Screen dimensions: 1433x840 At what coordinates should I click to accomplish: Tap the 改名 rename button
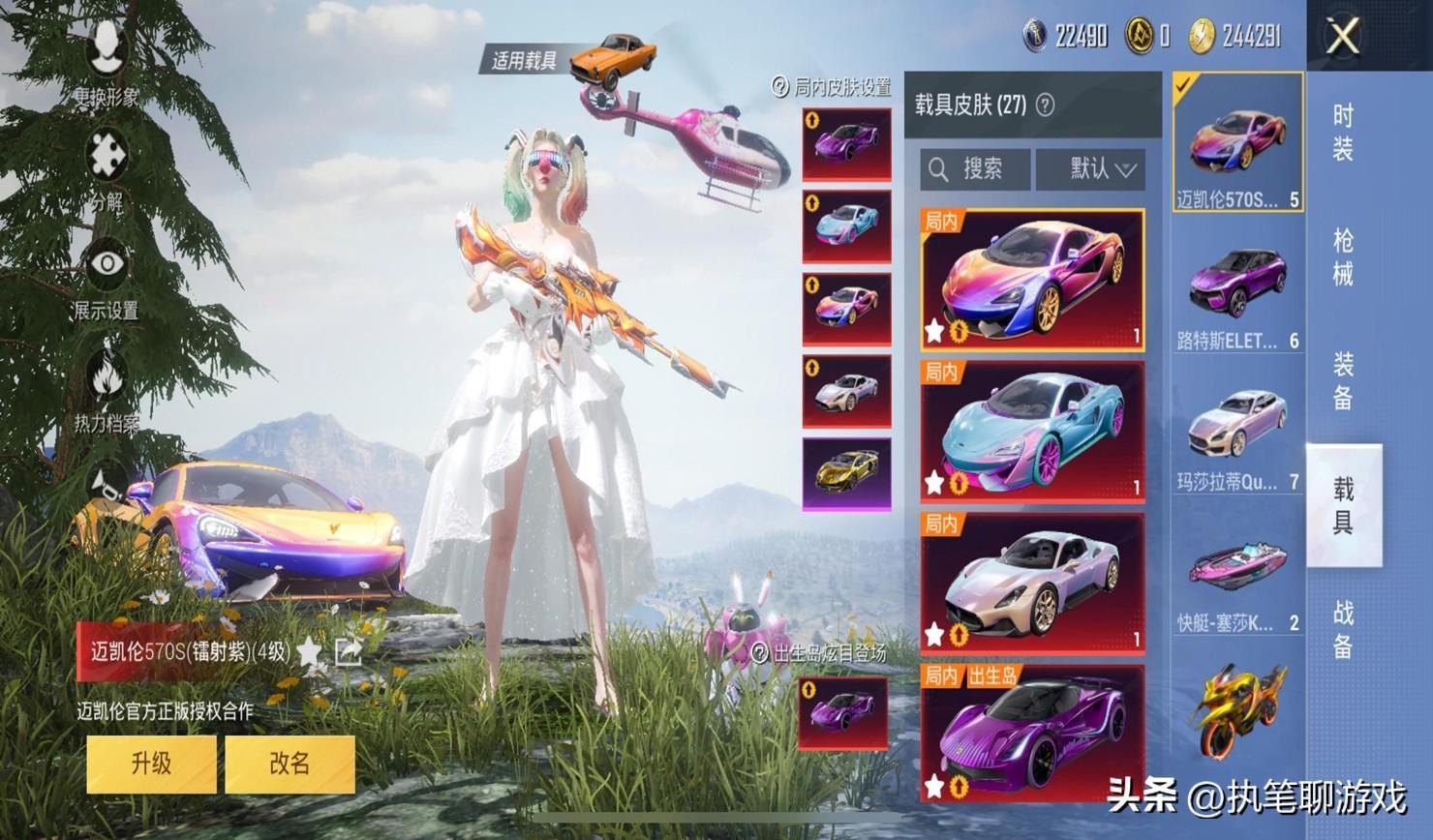(290, 764)
